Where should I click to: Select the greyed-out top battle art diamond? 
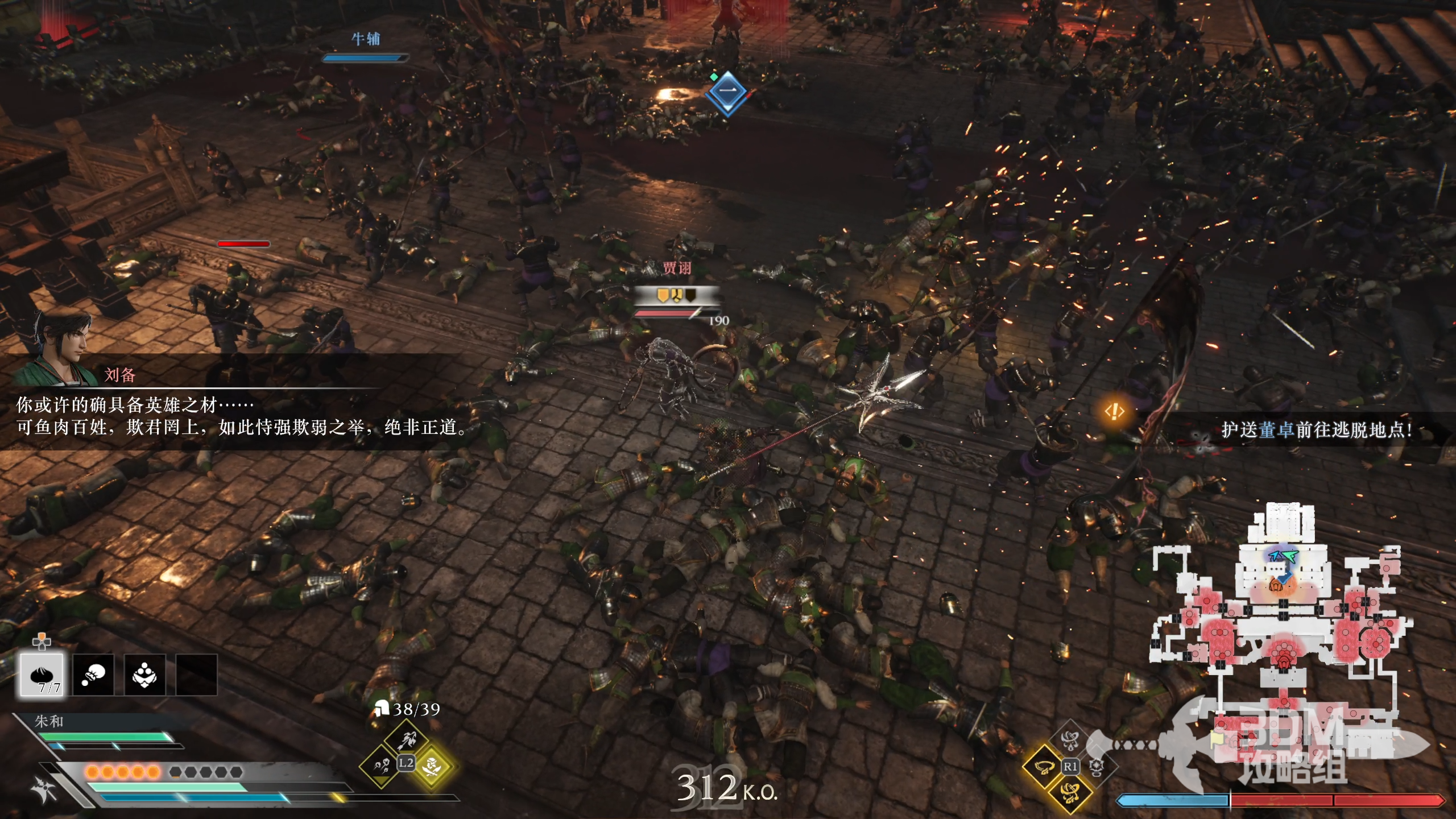click(x=1070, y=741)
